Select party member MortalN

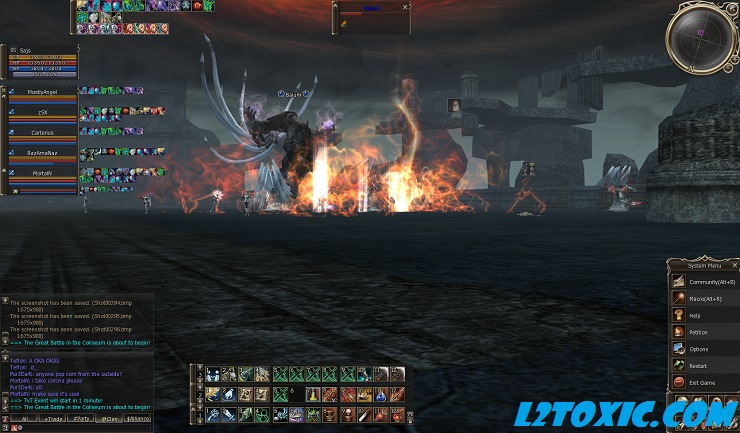(x=43, y=172)
